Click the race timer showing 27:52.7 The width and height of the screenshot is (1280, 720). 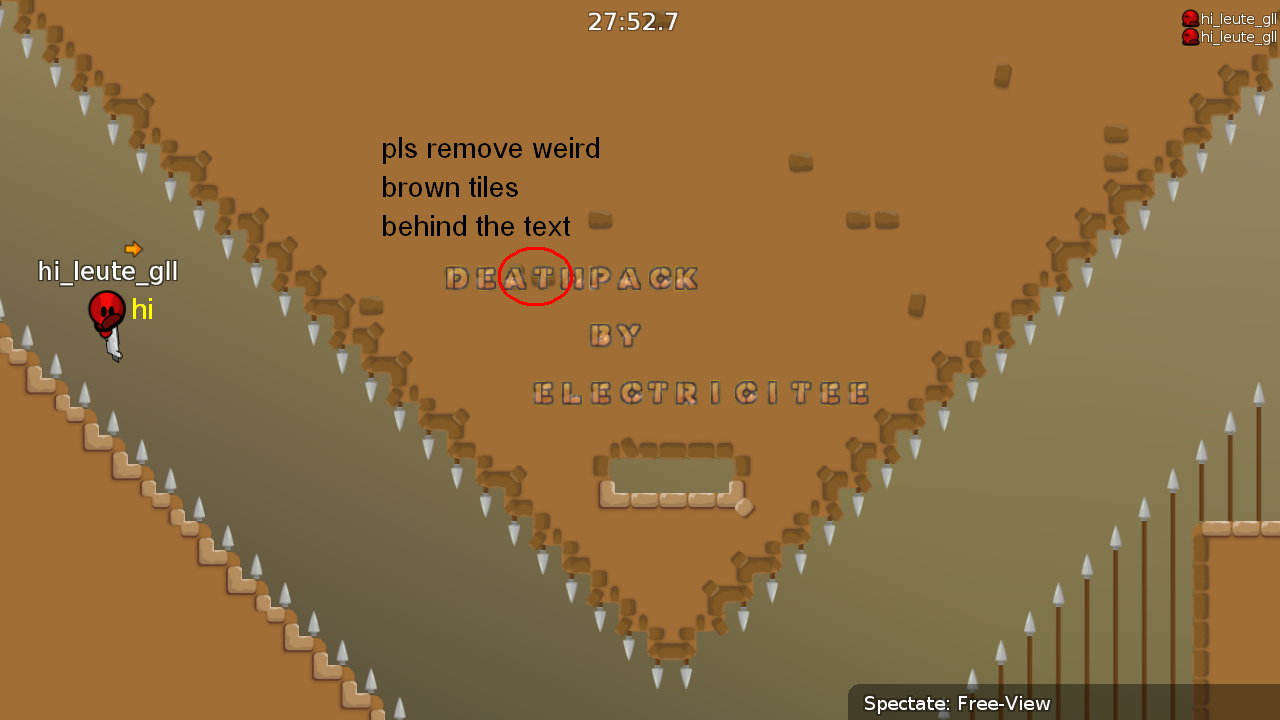pos(633,21)
